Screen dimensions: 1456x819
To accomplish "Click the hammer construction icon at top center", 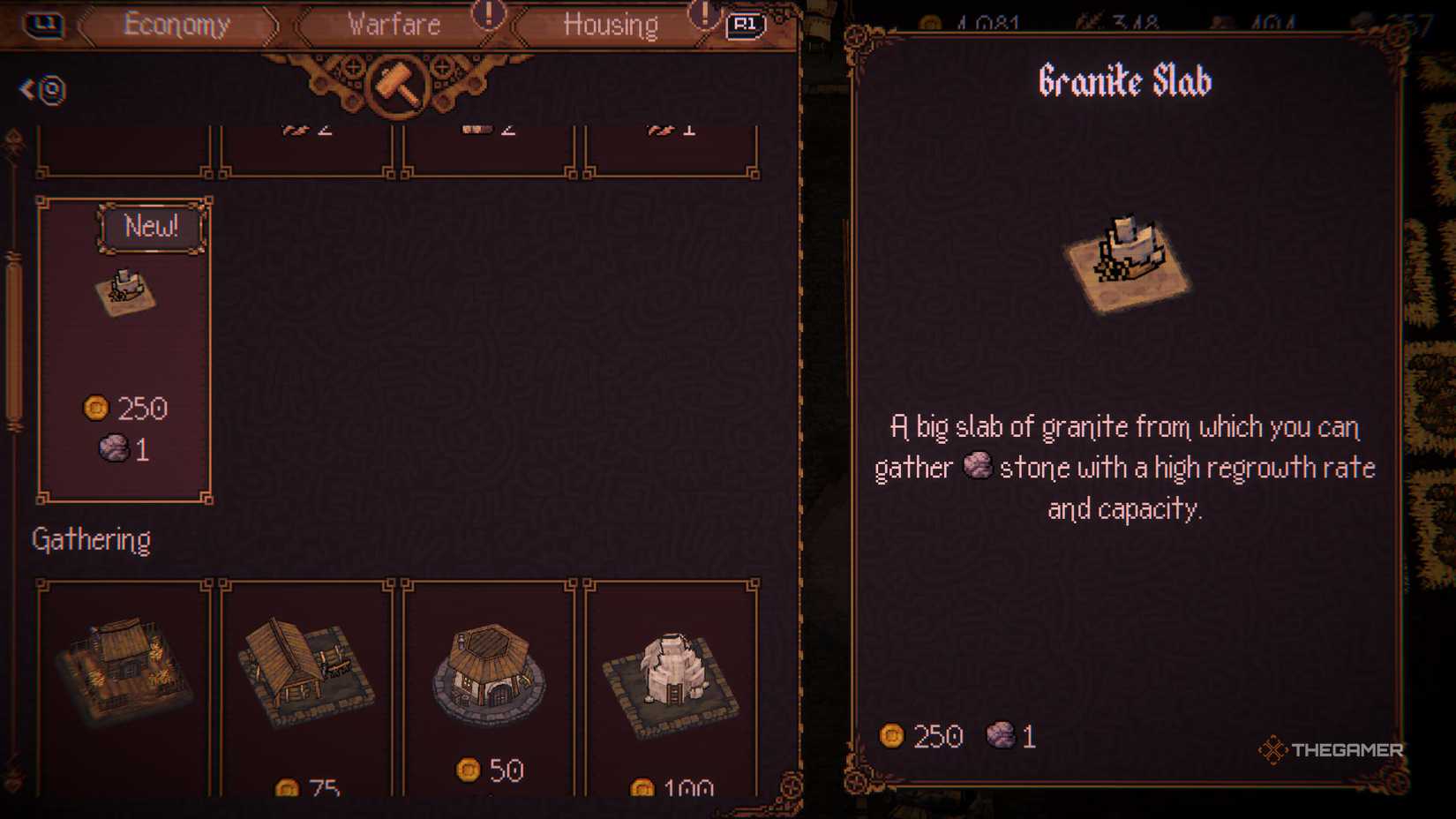I will [399, 84].
